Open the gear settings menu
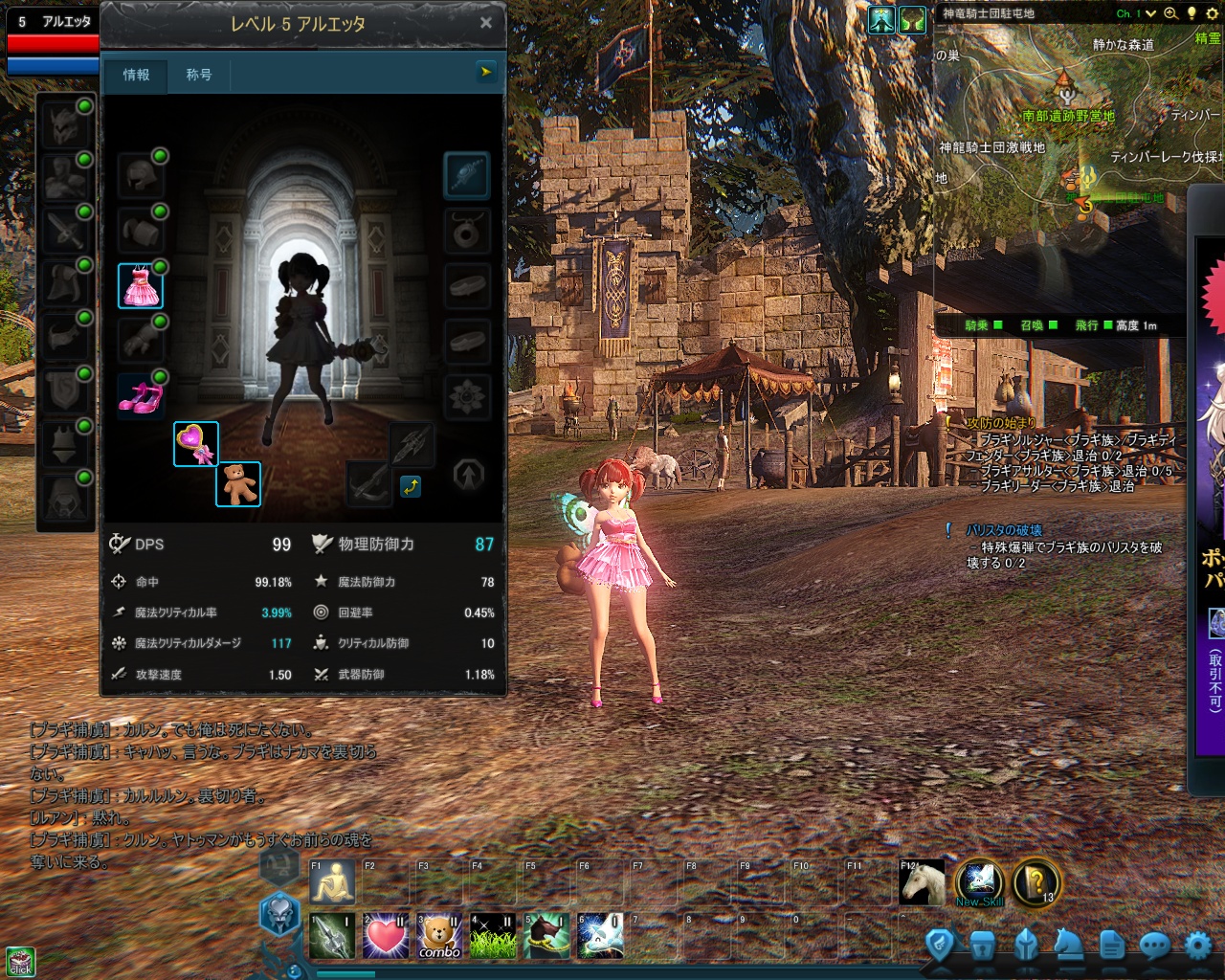 pyautogui.click(x=1198, y=947)
